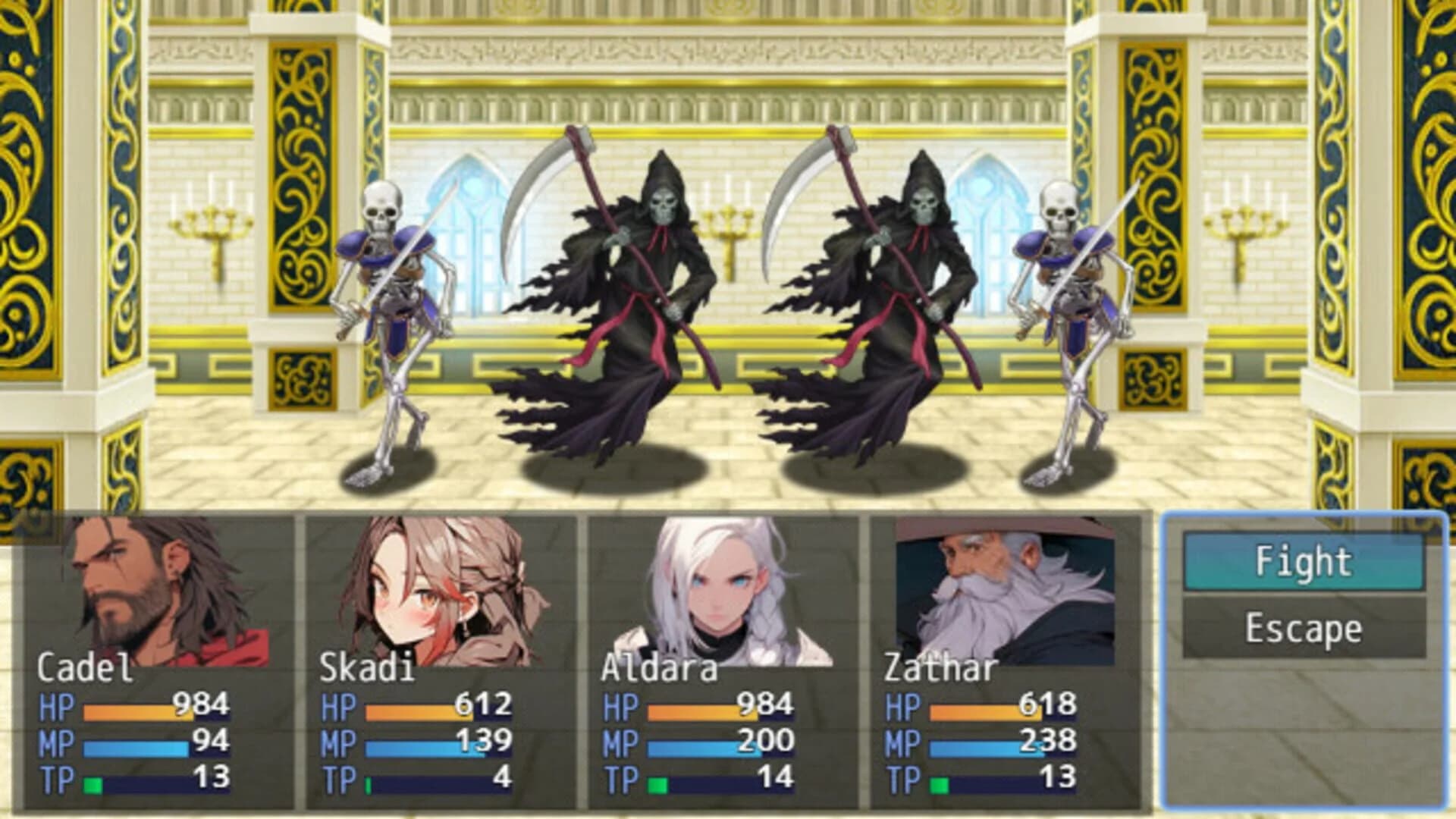Select the Fight command
This screenshot has height=819, width=1456.
[1304, 562]
